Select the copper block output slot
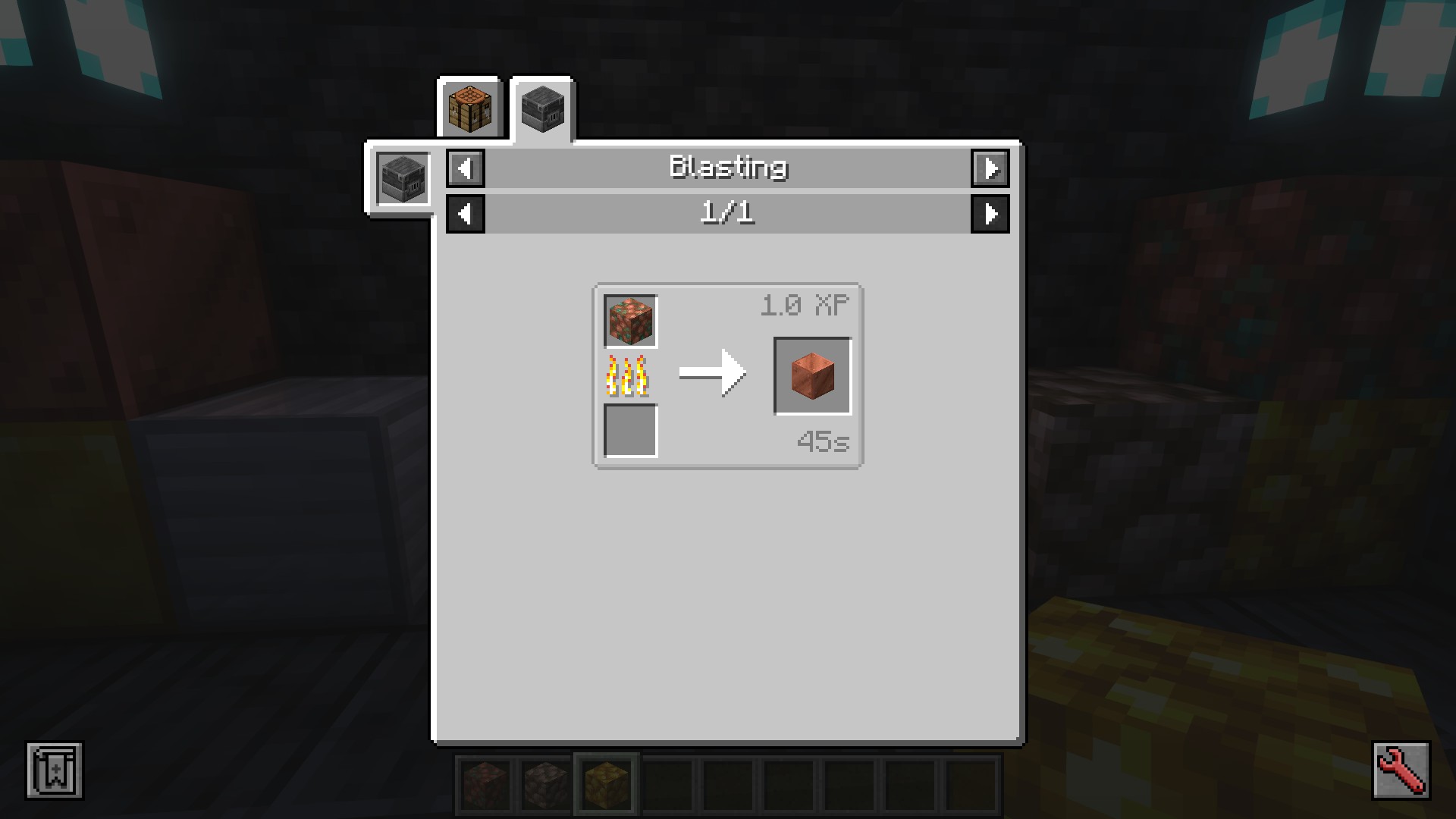The image size is (1456, 819). click(x=812, y=376)
